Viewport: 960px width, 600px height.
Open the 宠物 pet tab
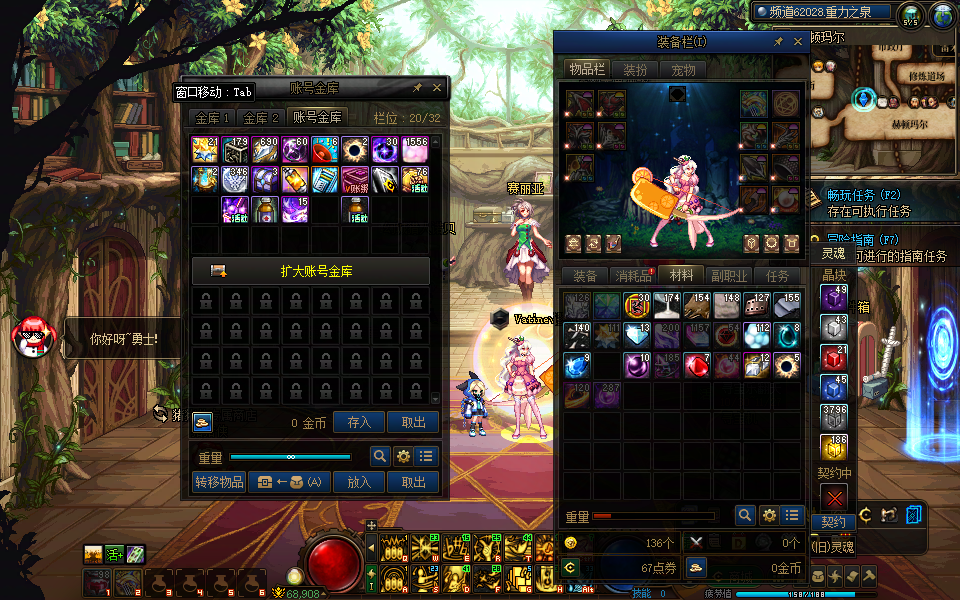coord(683,70)
